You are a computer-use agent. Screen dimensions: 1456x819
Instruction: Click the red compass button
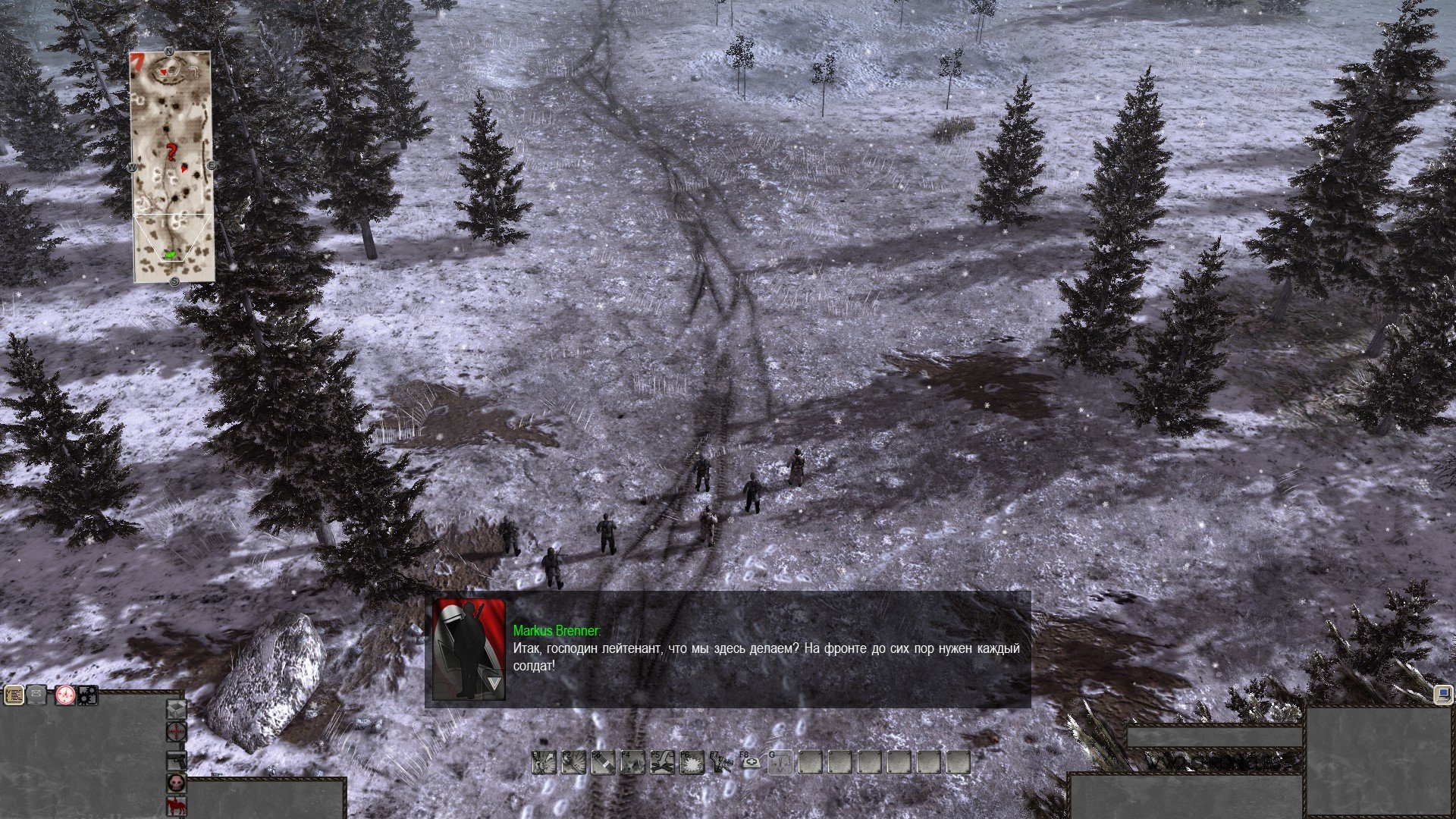pyautogui.click(x=64, y=695)
